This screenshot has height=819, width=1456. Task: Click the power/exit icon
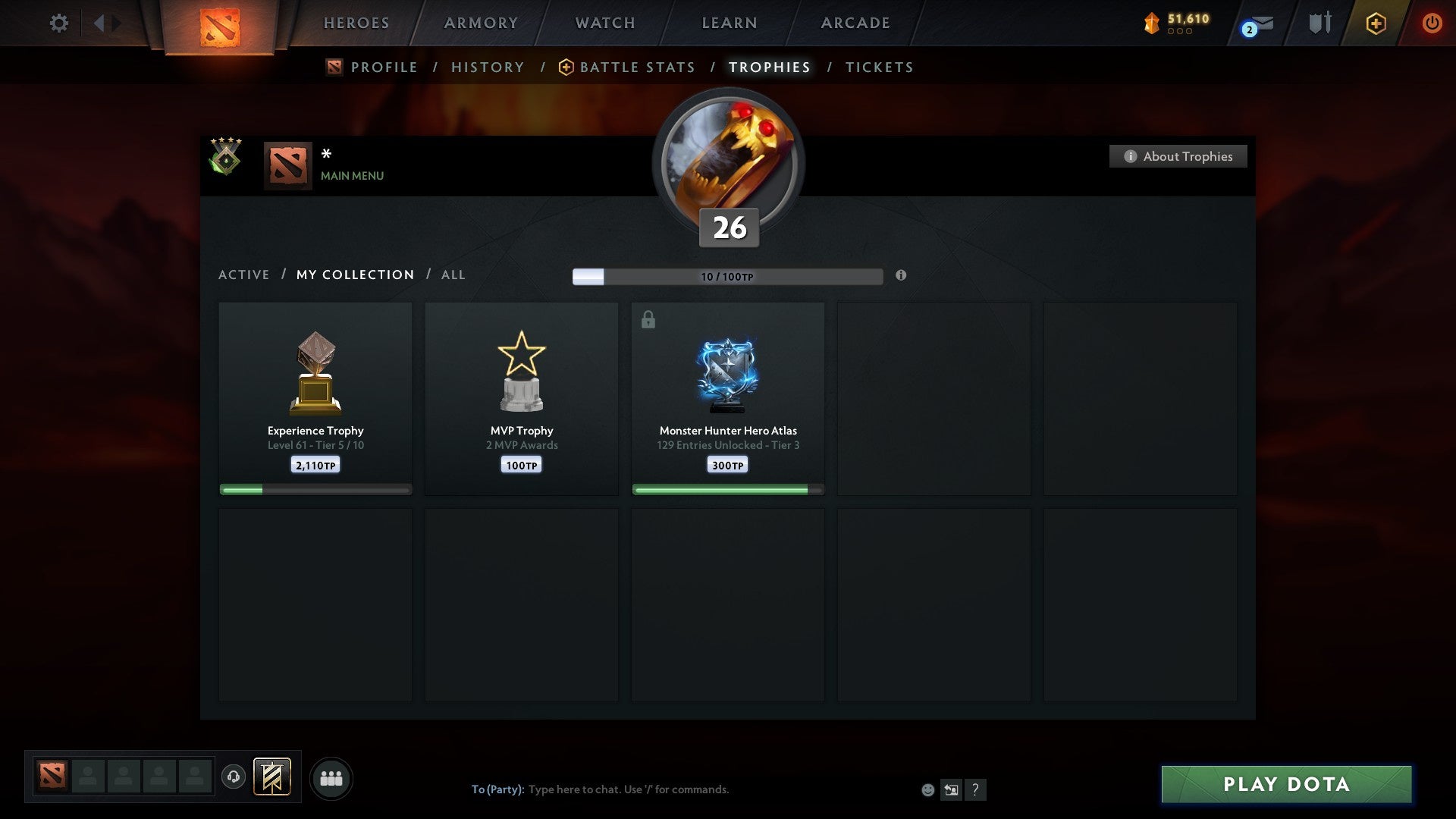tap(1432, 23)
